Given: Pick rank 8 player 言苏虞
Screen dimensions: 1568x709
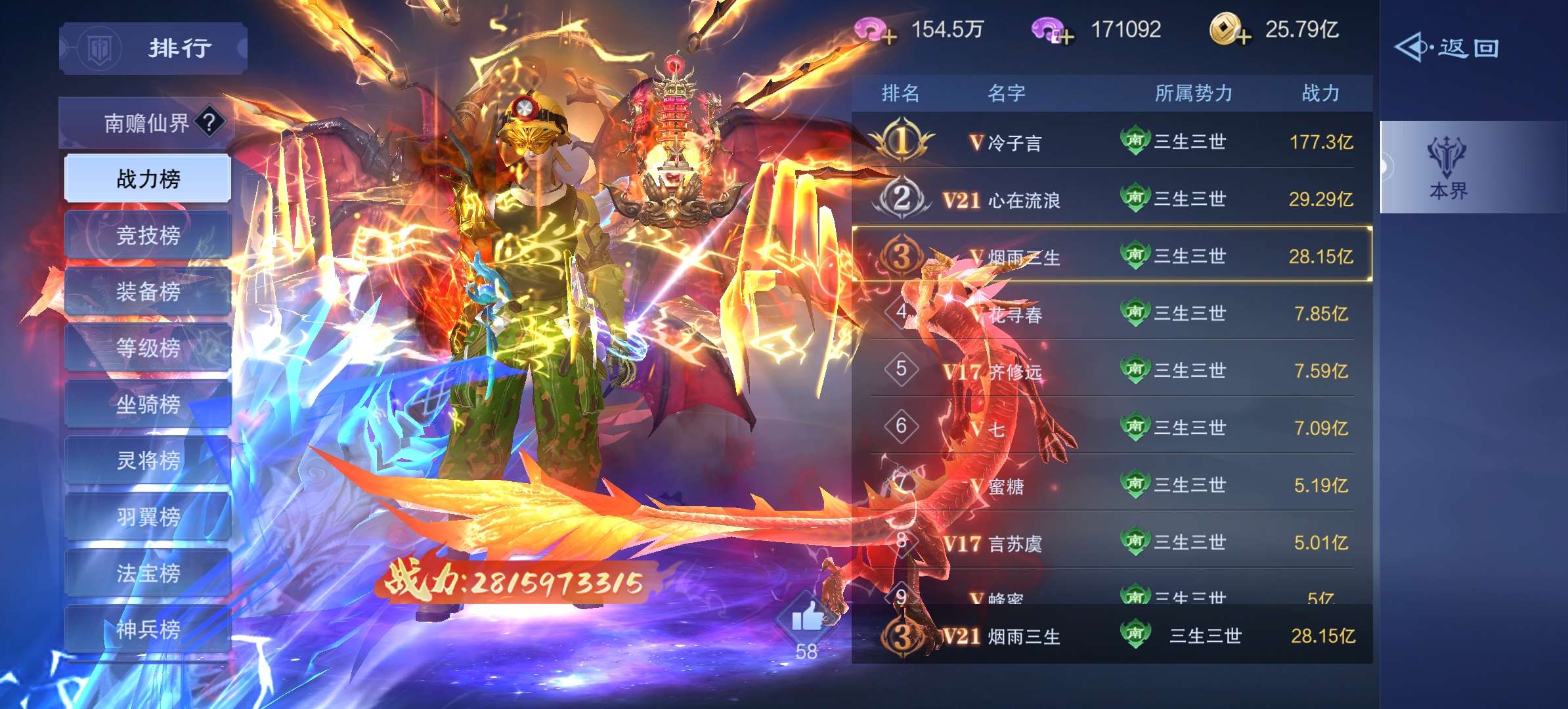Looking at the screenshot, I should point(1112,542).
